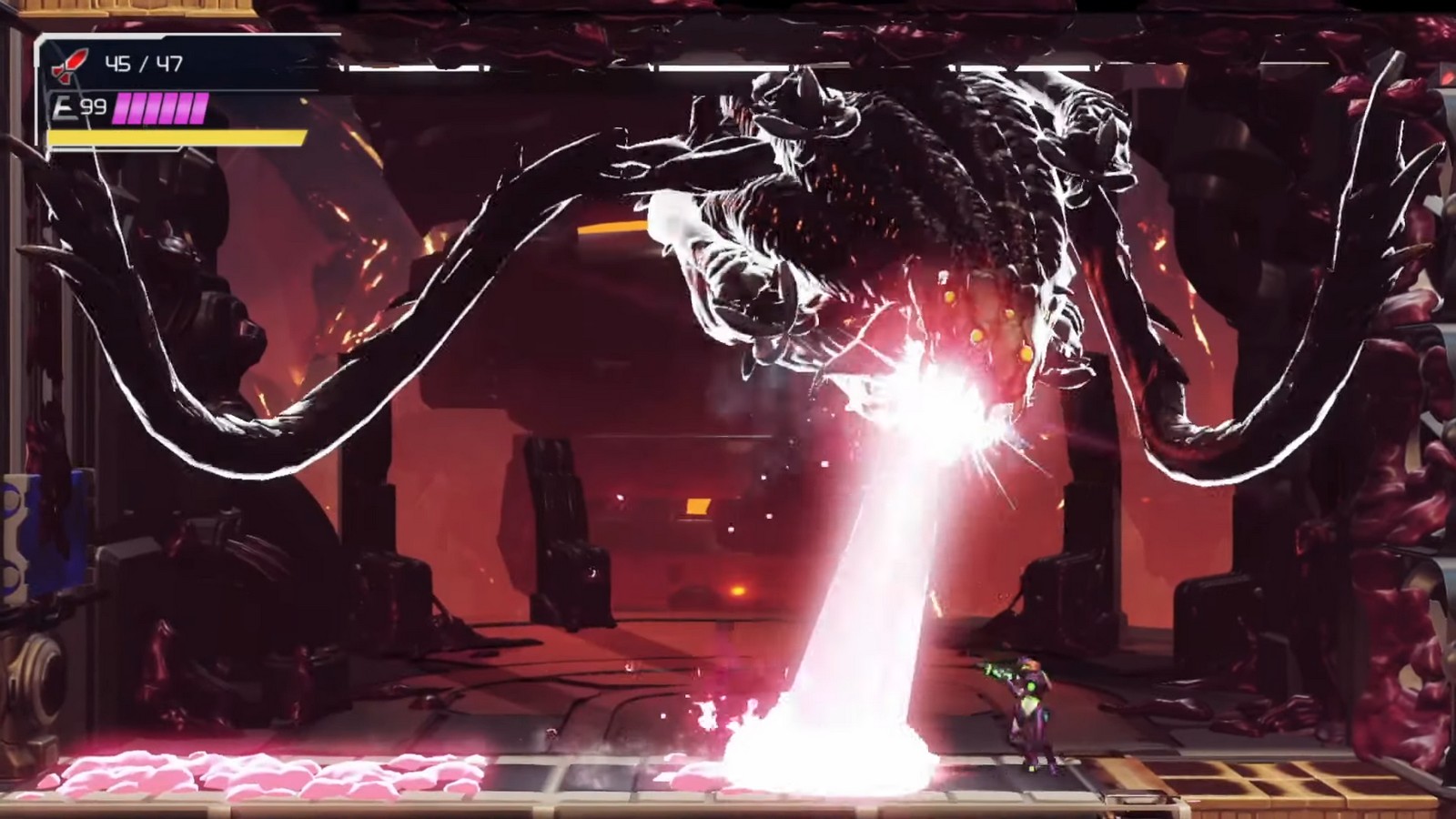The height and width of the screenshot is (819, 1456).
Task: Expand the missile counter reading 45 / 47
Action: tap(144, 62)
